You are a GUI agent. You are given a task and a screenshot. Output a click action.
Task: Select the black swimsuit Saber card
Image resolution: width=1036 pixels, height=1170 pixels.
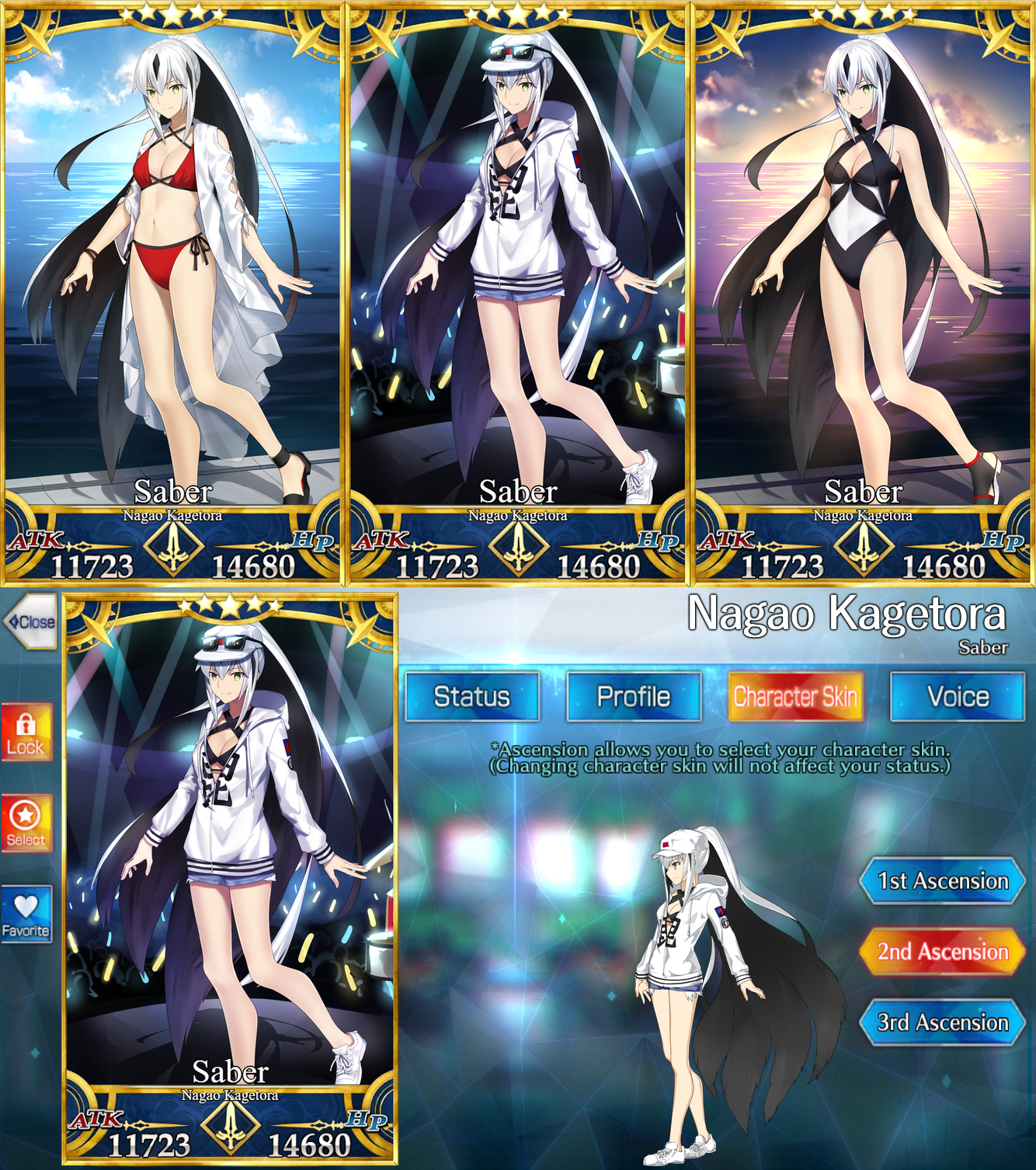tap(862, 272)
